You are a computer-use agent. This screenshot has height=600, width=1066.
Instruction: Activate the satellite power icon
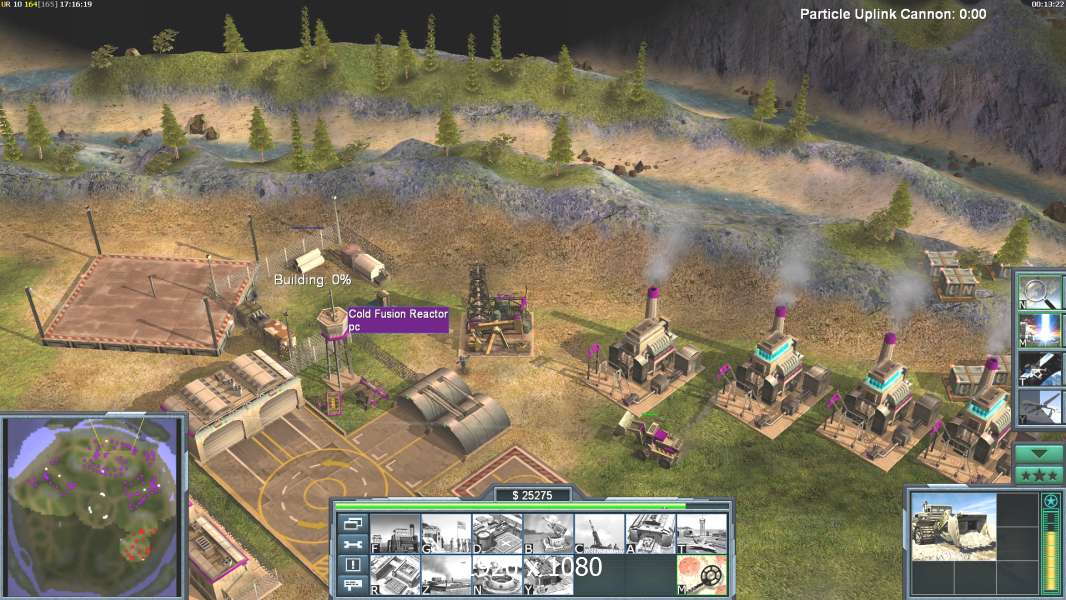point(1040,368)
